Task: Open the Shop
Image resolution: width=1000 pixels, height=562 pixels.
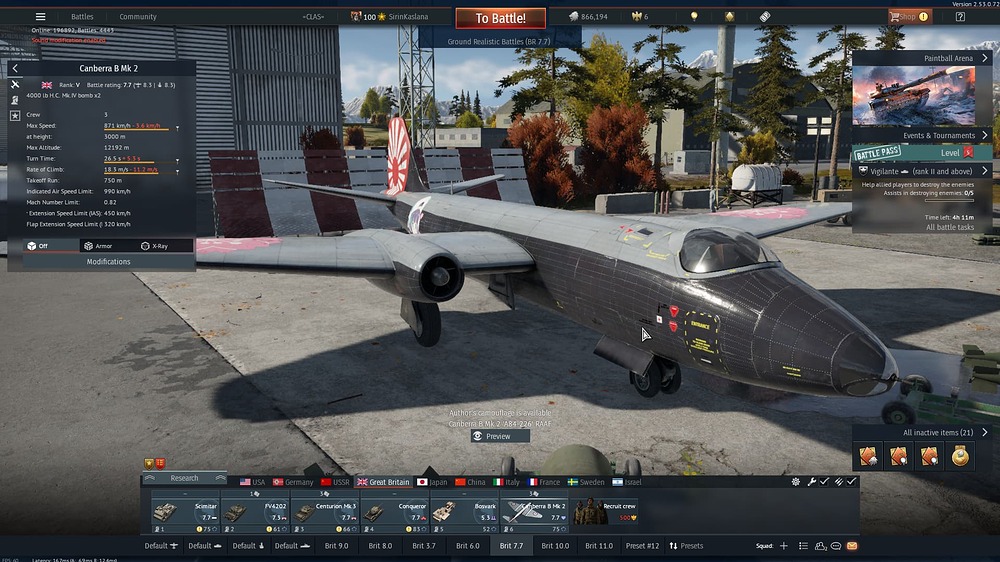Action: pyautogui.click(x=904, y=16)
